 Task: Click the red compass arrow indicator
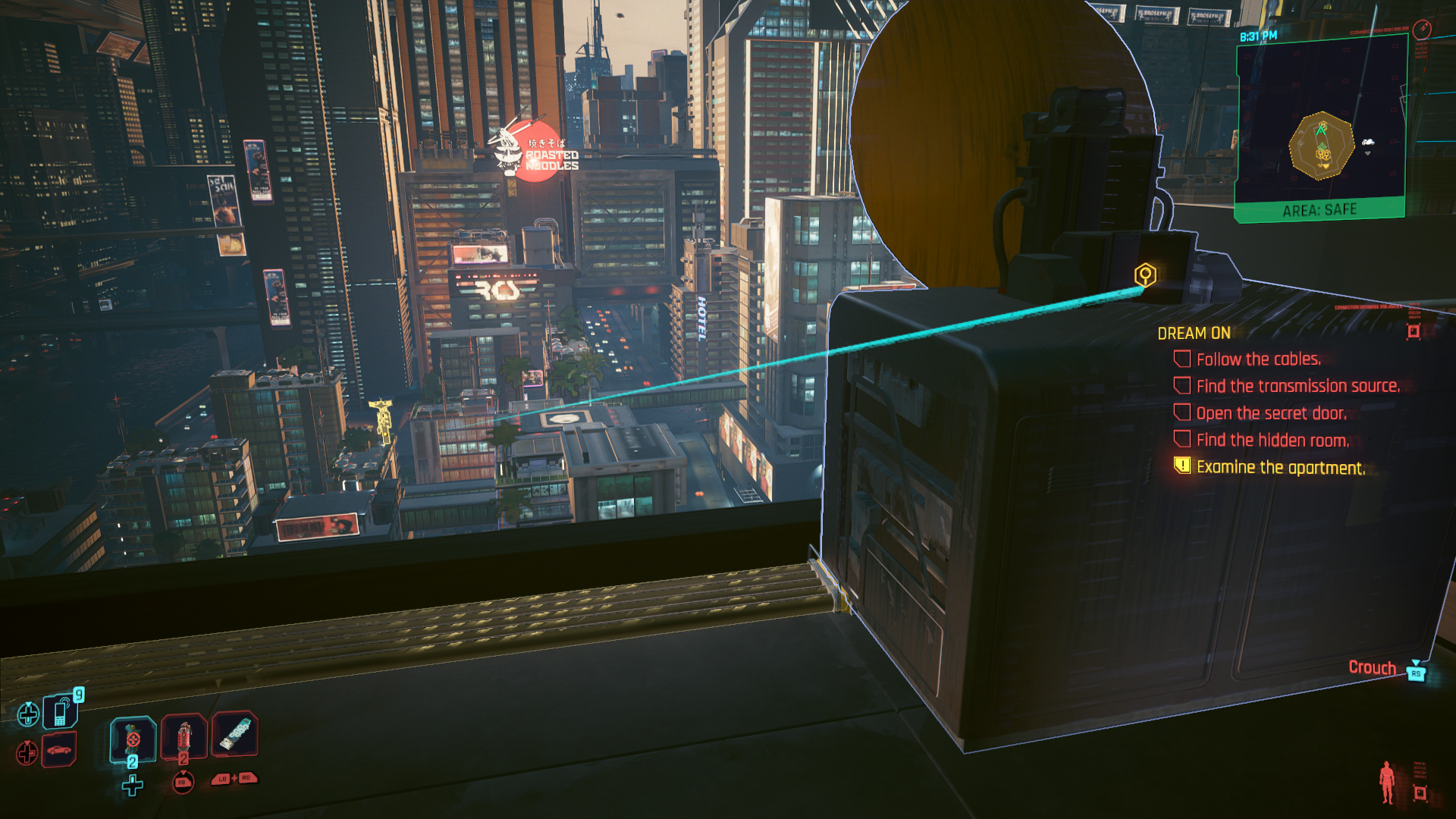point(1423,28)
